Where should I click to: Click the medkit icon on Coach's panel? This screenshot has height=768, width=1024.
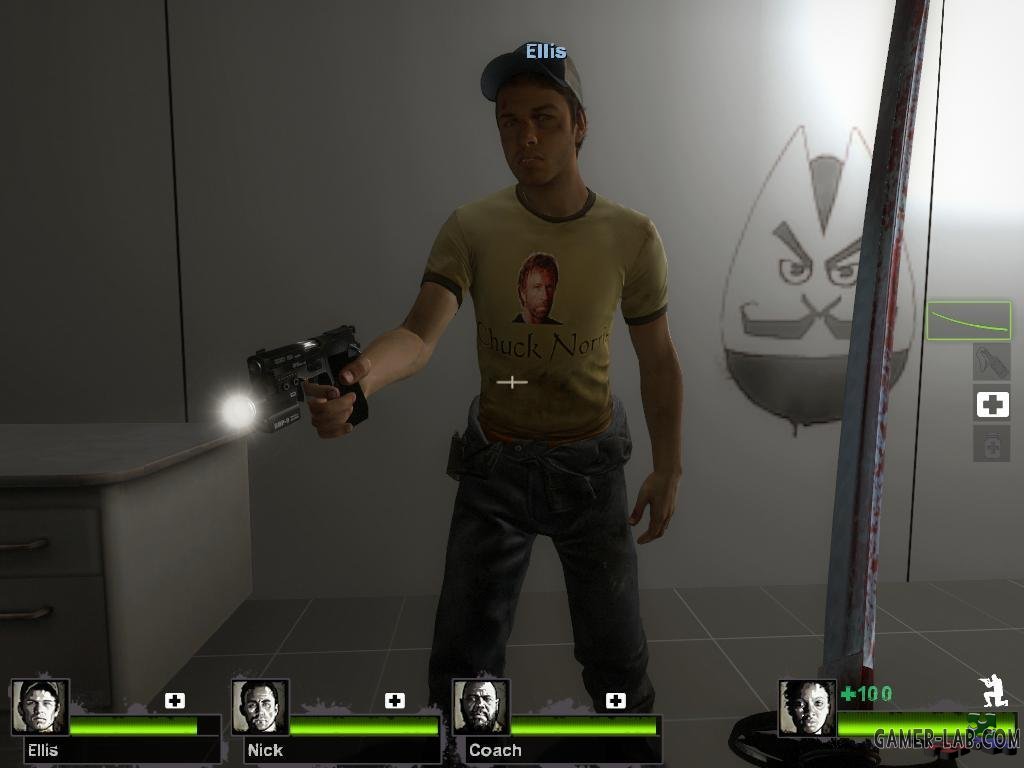click(x=616, y=700)
